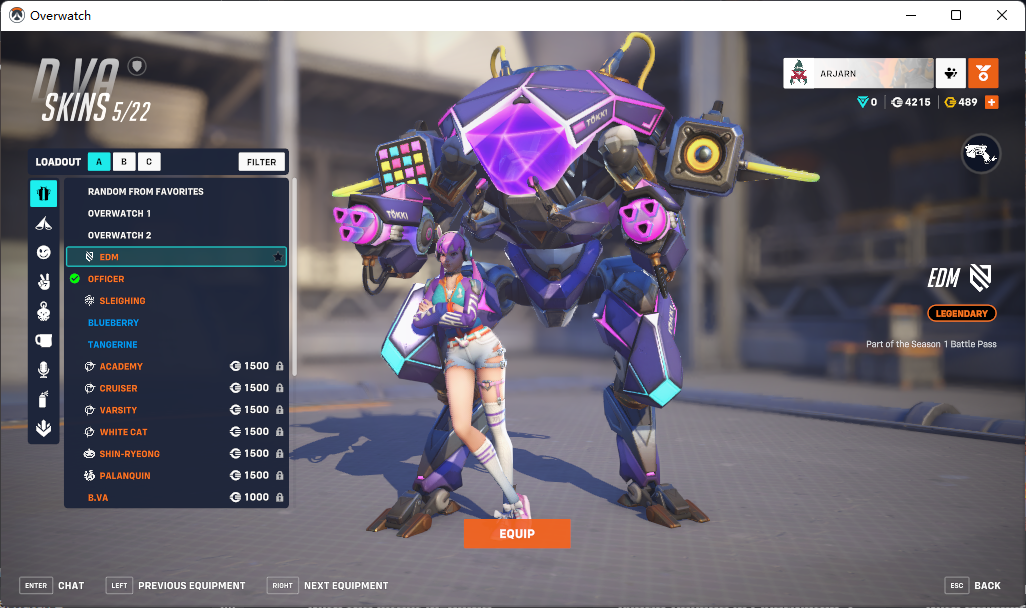
Task: Switch to loadout C
Action: coord(148,162)
